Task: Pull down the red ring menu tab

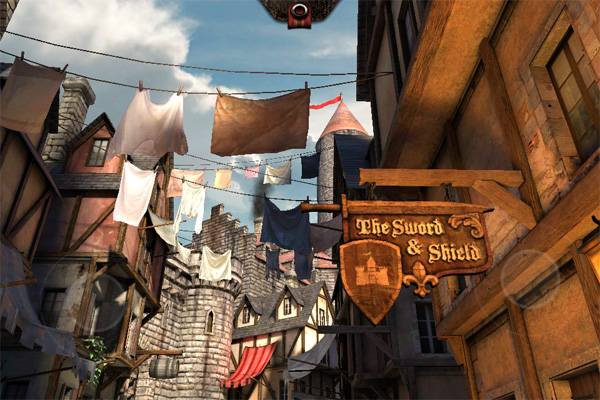Action: point(300,12)
